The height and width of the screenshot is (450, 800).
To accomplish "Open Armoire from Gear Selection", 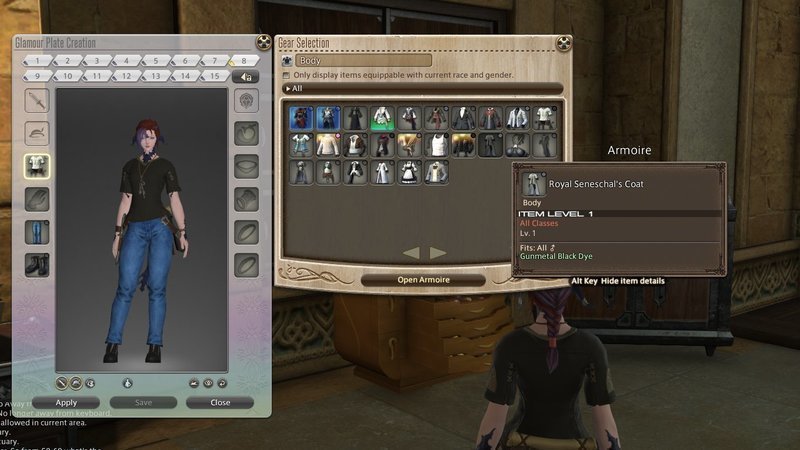I will point(423,280).
